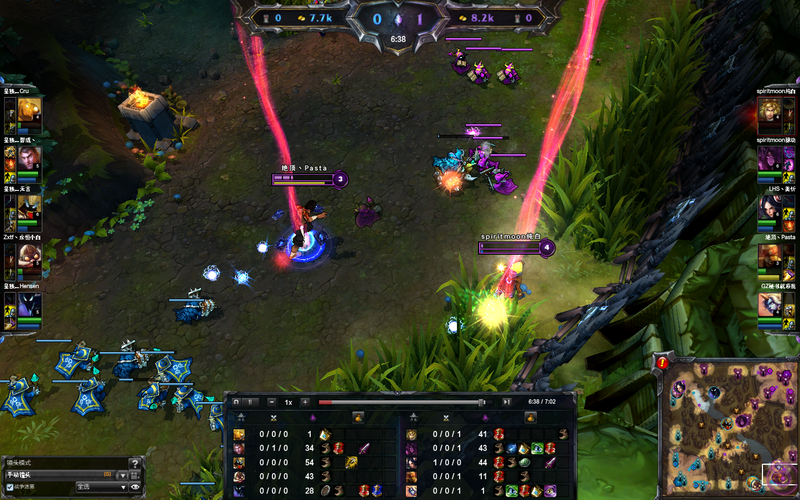Toggle the eye visibility button
The image size is (800, 500).
[x=135, y=487]
